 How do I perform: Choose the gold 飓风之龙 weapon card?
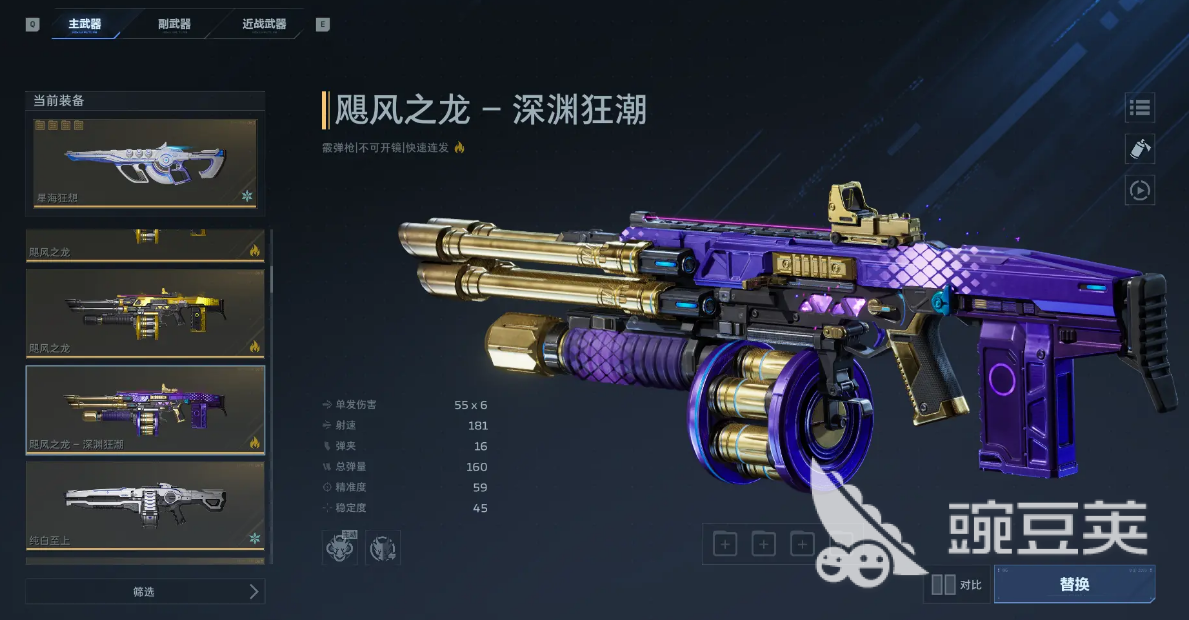point(145,312)
